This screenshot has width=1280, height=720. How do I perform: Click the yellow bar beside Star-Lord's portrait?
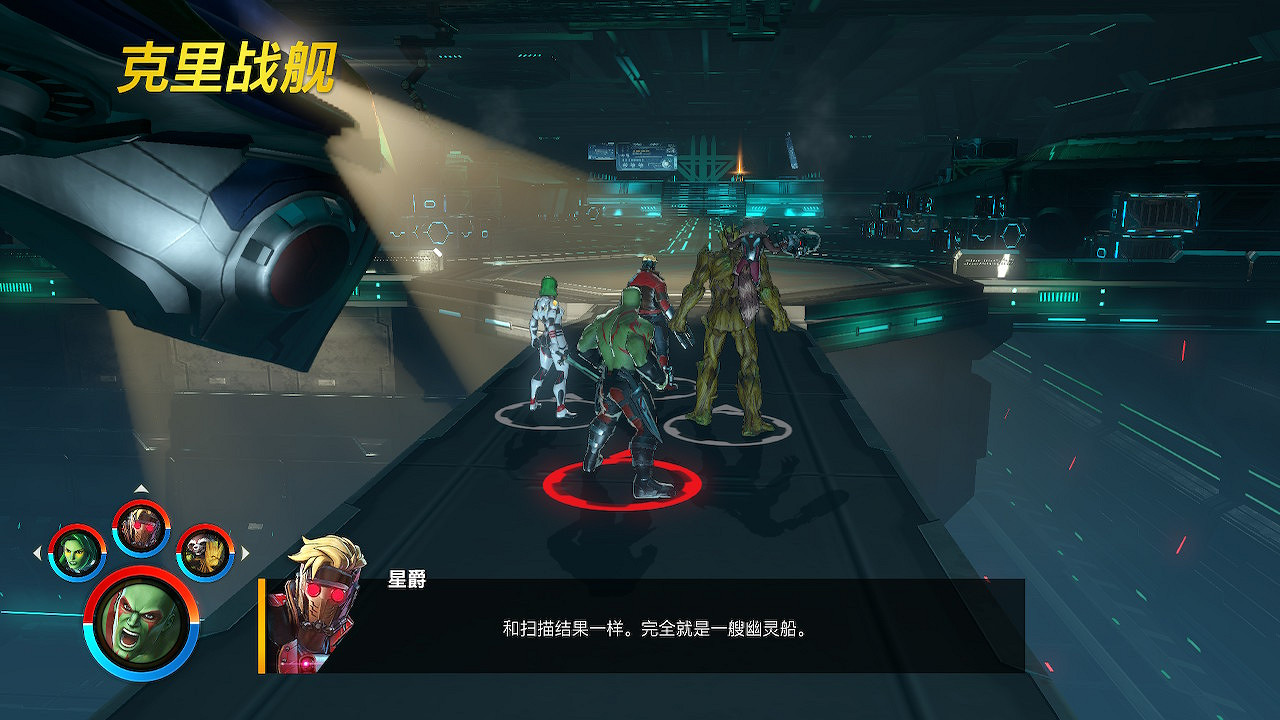[x=262, y=625]
